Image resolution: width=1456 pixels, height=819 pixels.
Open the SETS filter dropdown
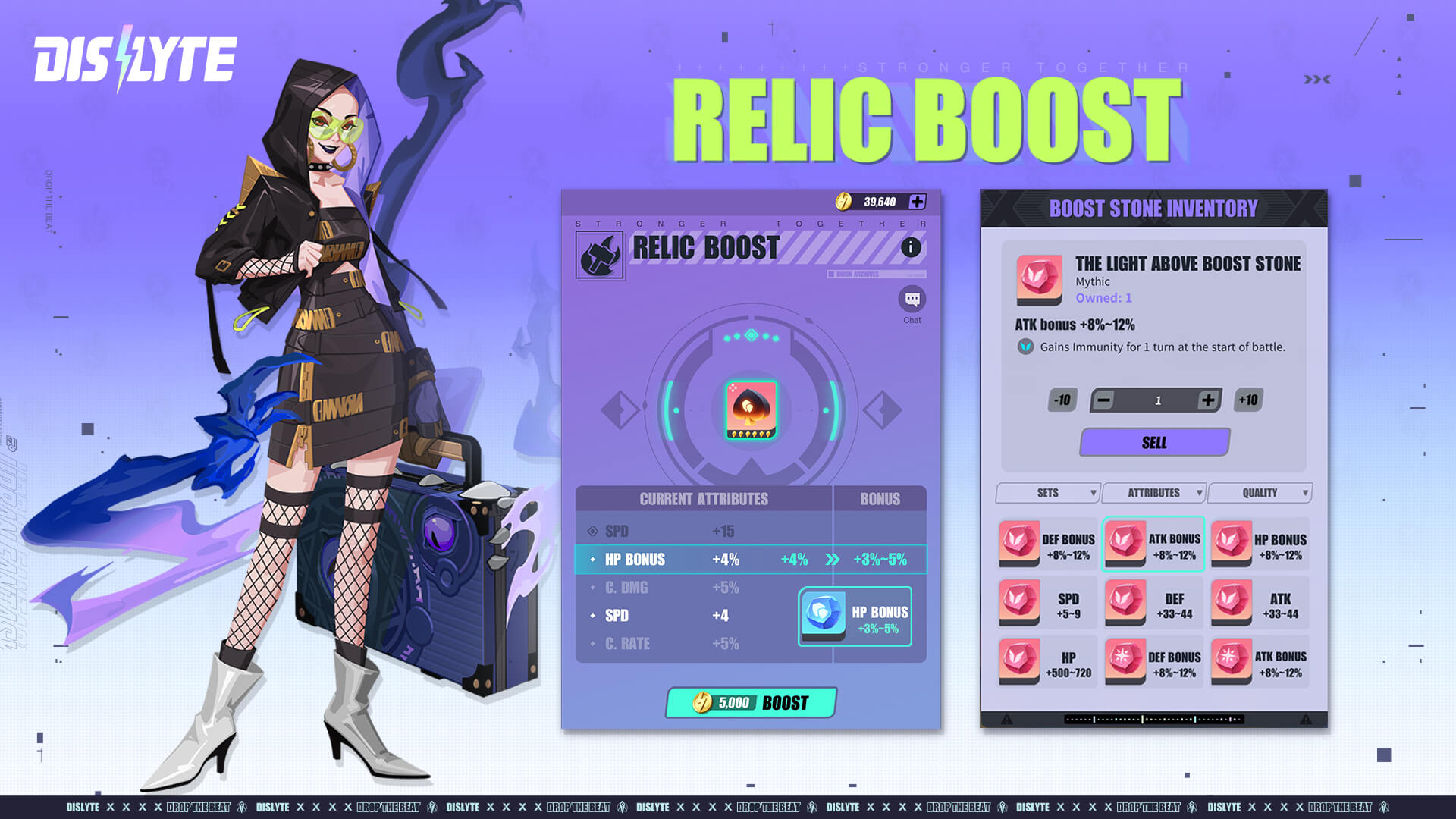click(x=1047, y=492)
